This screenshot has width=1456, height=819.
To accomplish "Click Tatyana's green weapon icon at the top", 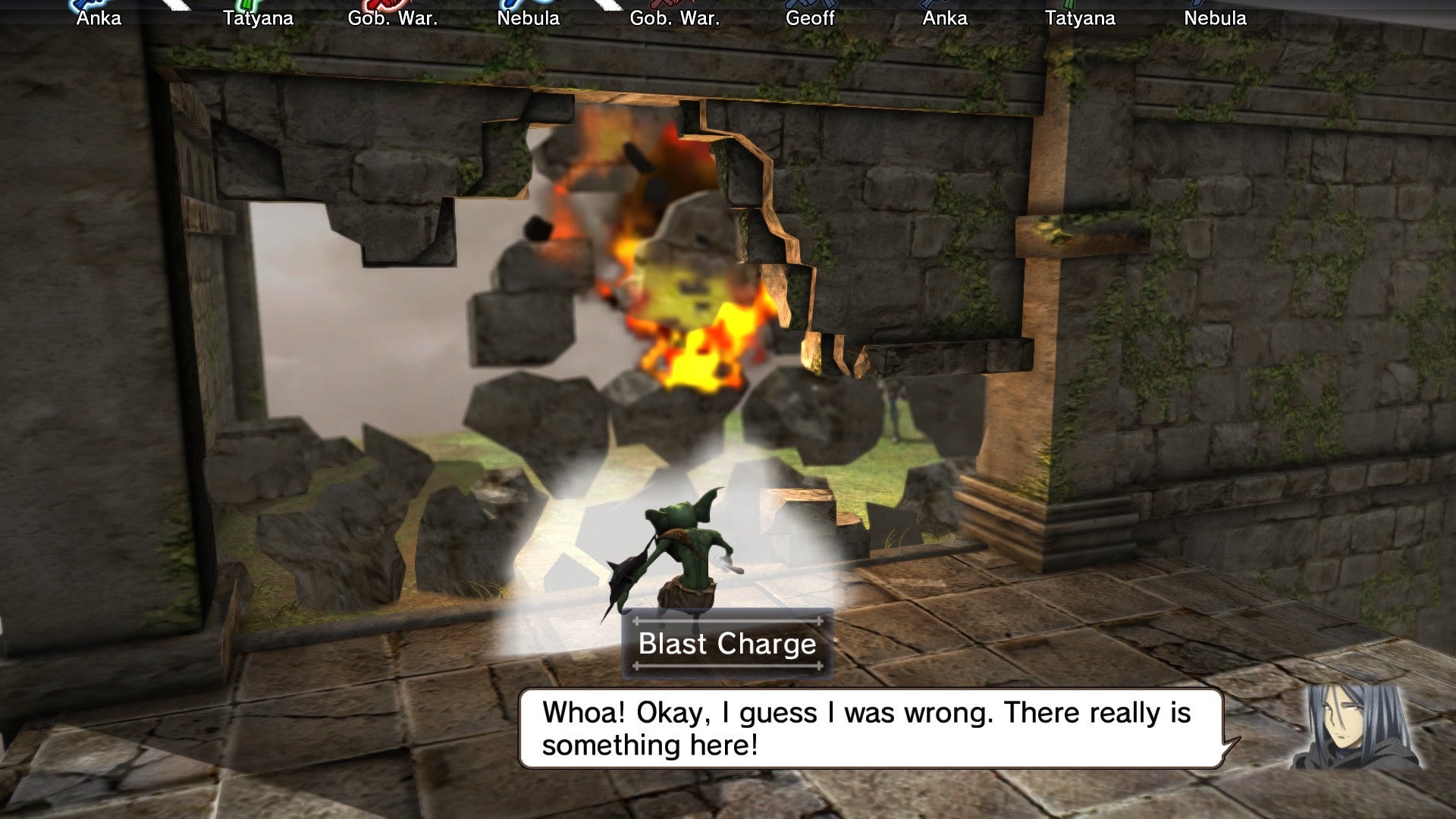I will click(246, 5).
